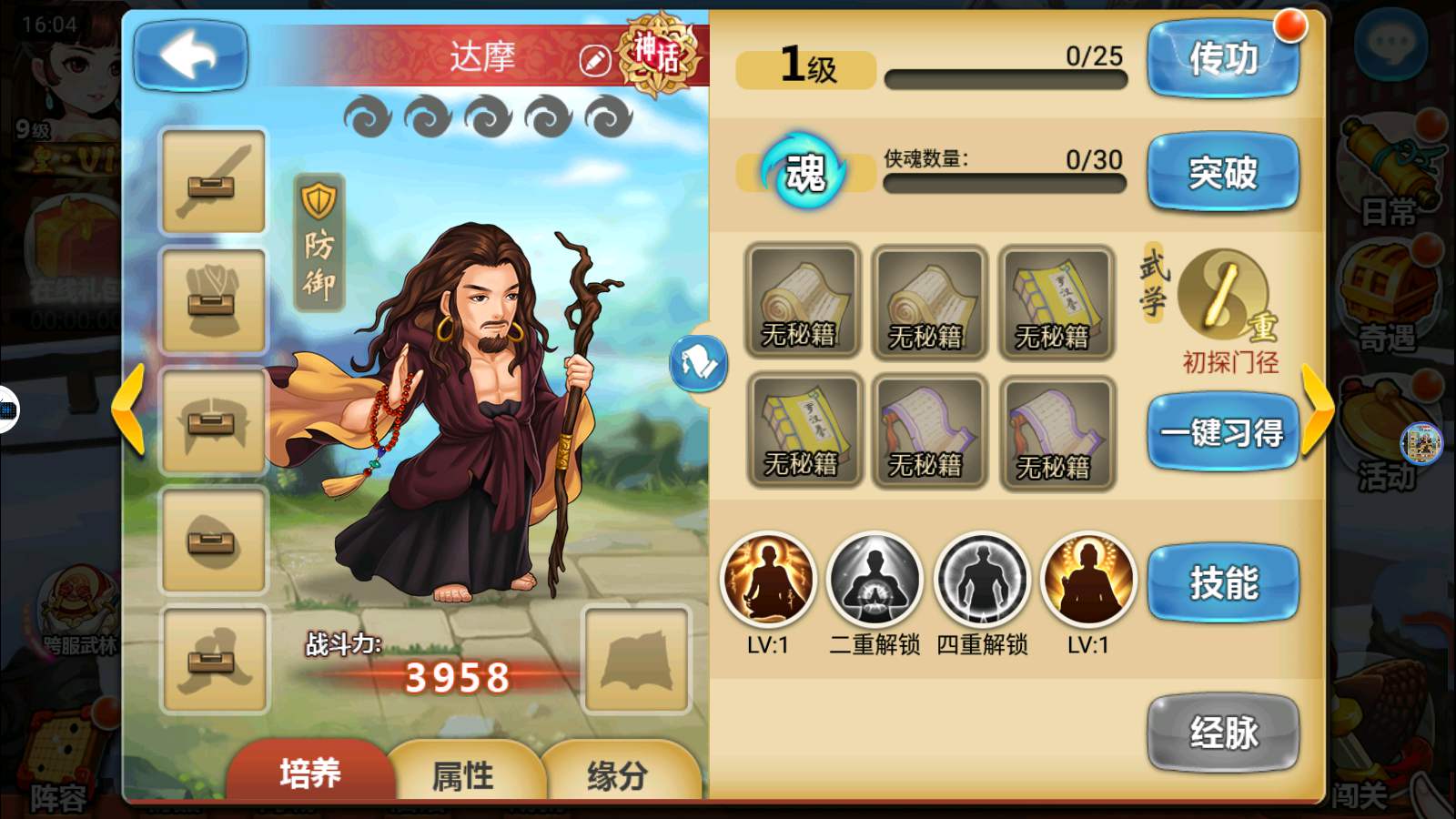This screenshot has height=819, width=1456.
Task: Click the horse head toggle icon
Action: click(x=699, y=363)
